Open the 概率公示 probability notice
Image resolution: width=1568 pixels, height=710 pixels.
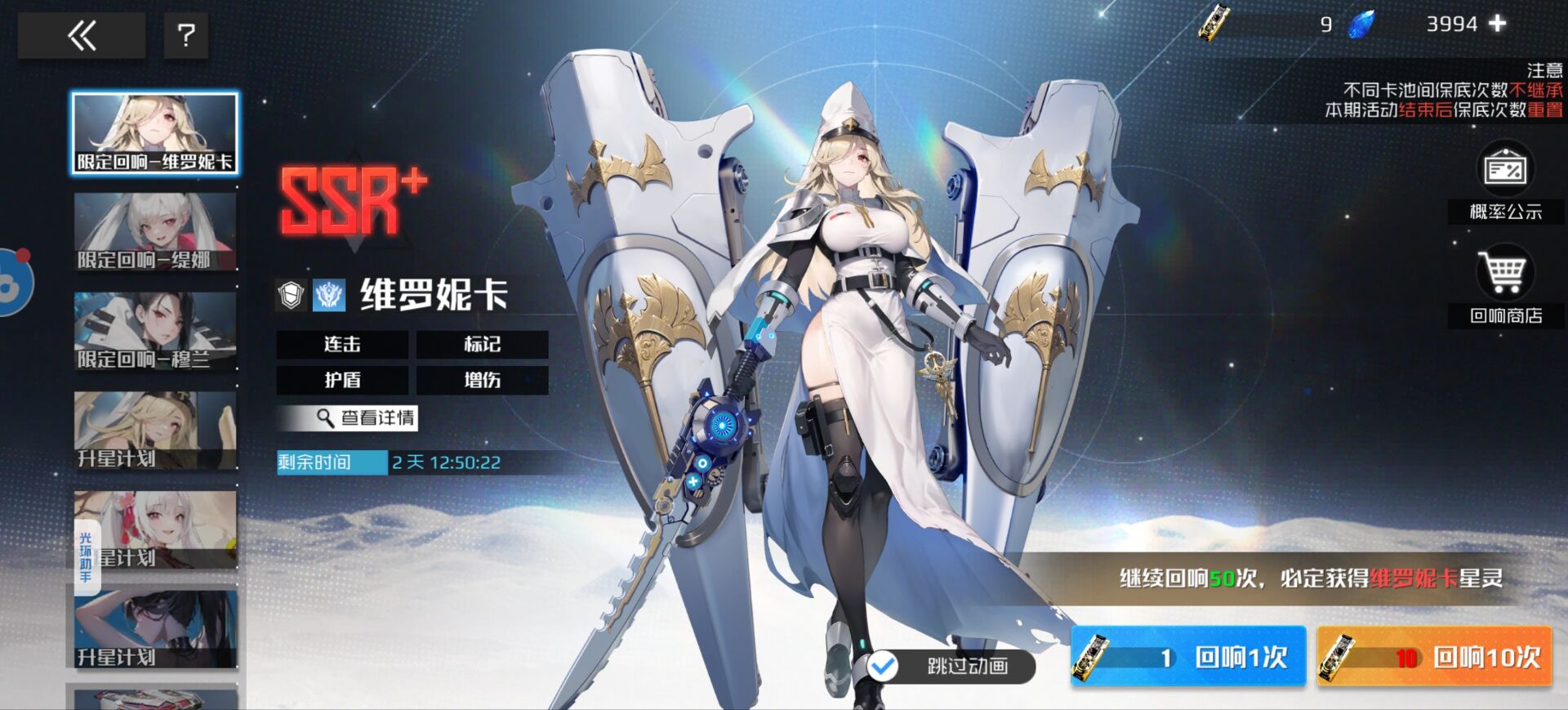(x=1505, y=181)
